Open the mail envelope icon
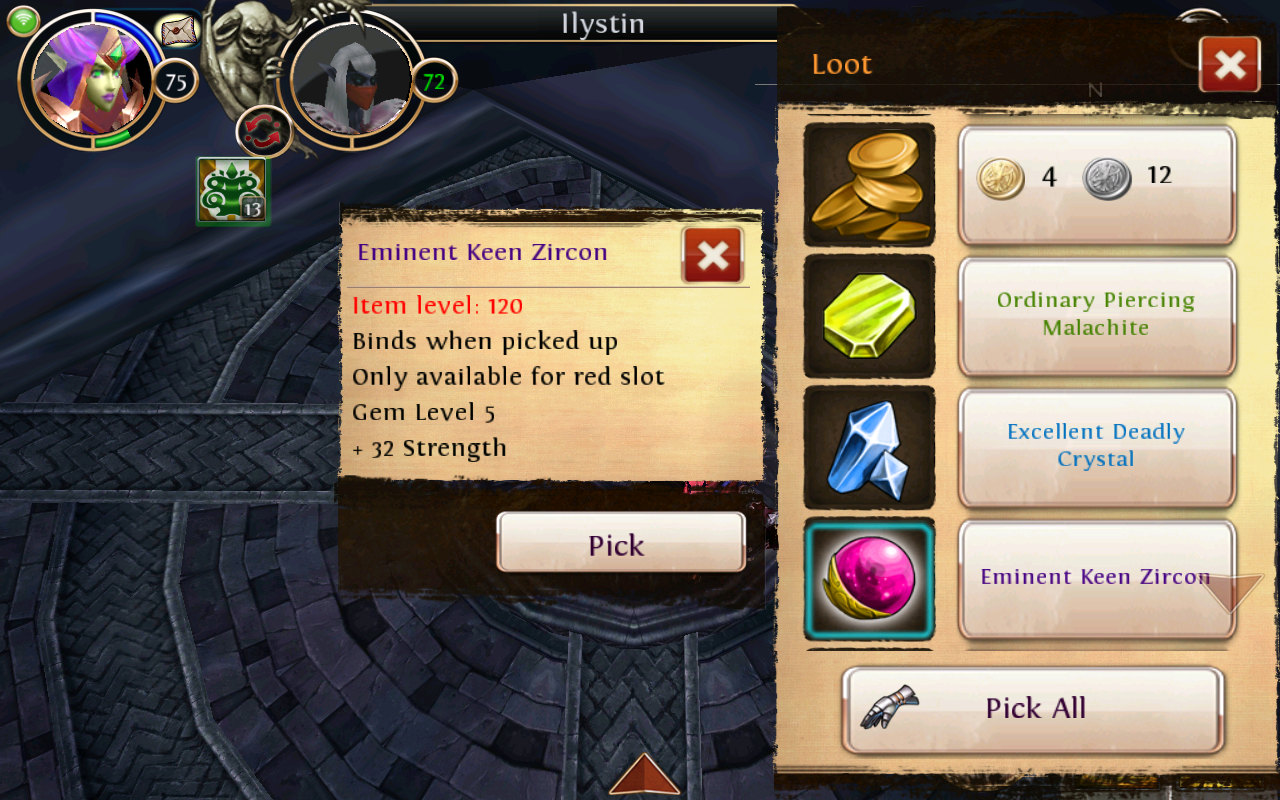 click(178, 31)
